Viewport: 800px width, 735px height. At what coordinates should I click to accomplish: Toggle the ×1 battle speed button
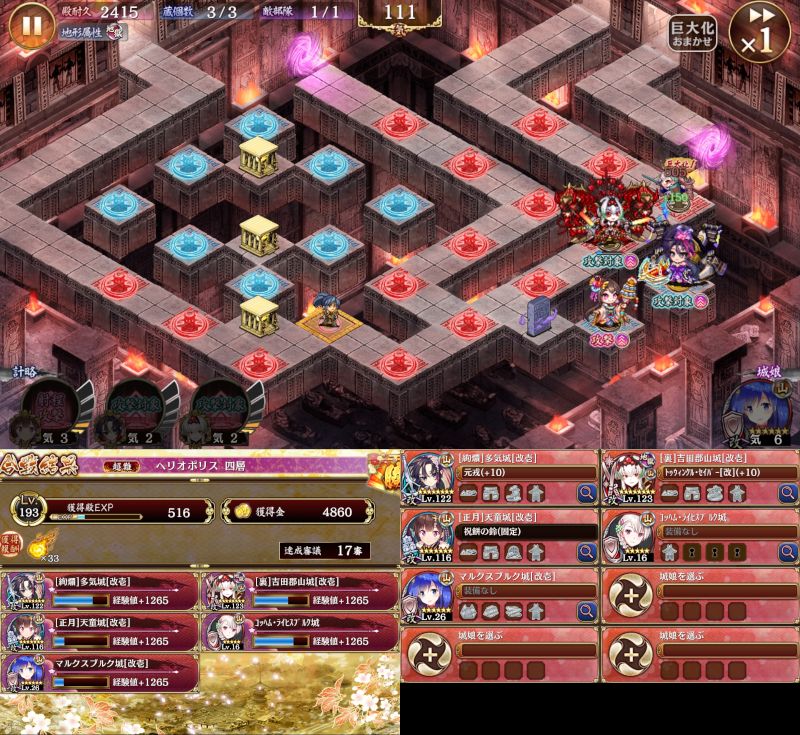tap(760, 32)
